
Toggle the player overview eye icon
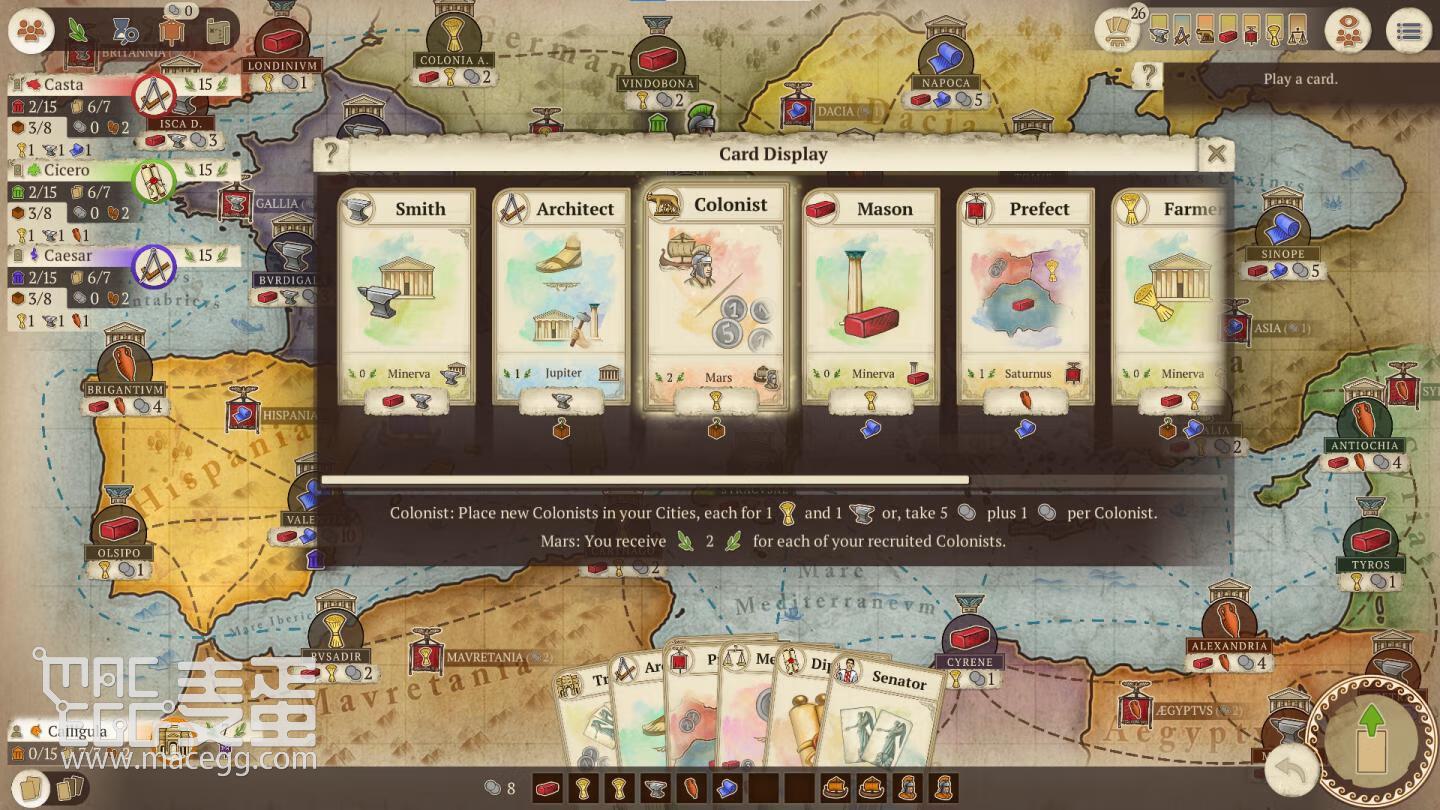click(x=1350, y=31)
